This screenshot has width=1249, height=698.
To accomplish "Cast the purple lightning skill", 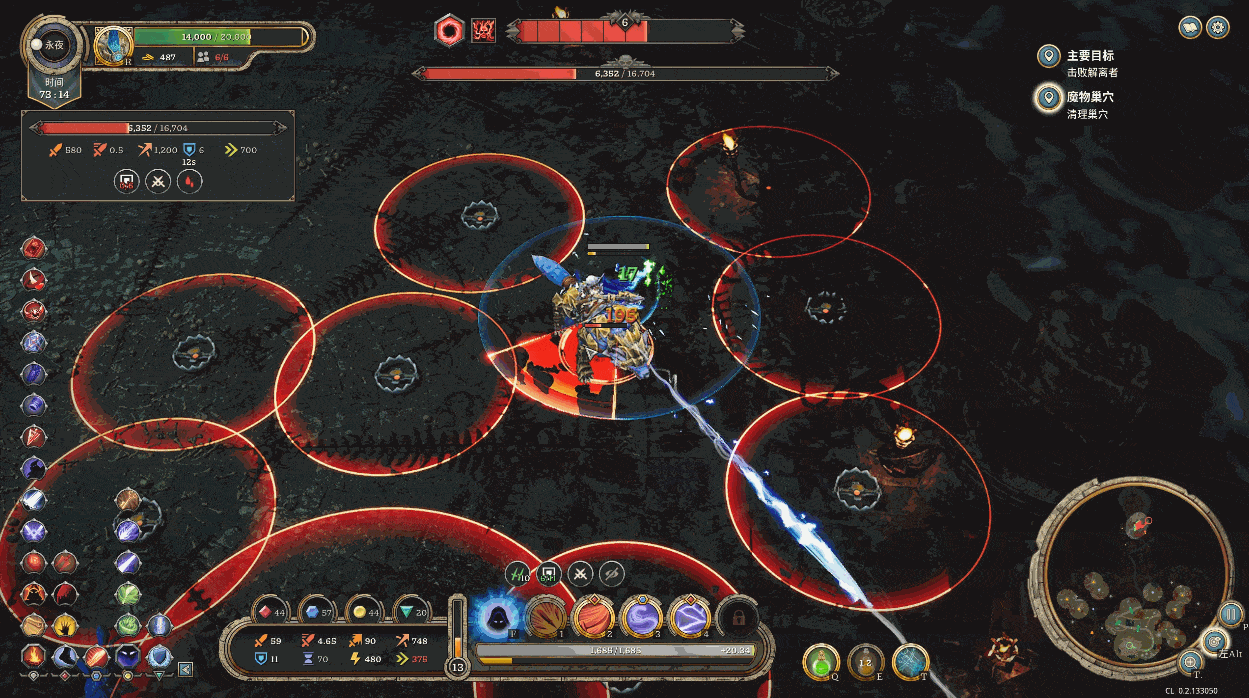I will (690, 618).
